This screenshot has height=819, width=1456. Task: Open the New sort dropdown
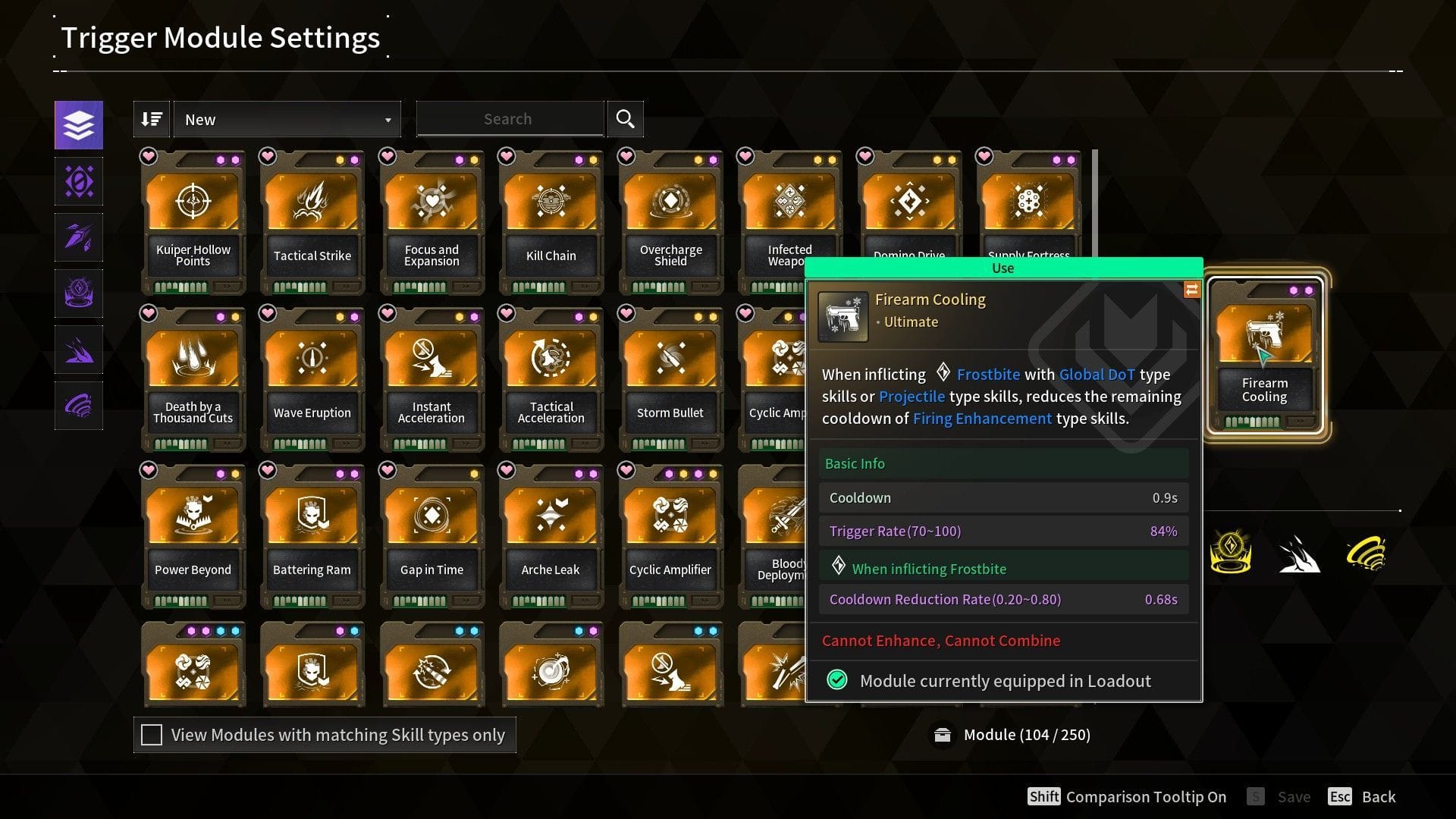[287, 119]
